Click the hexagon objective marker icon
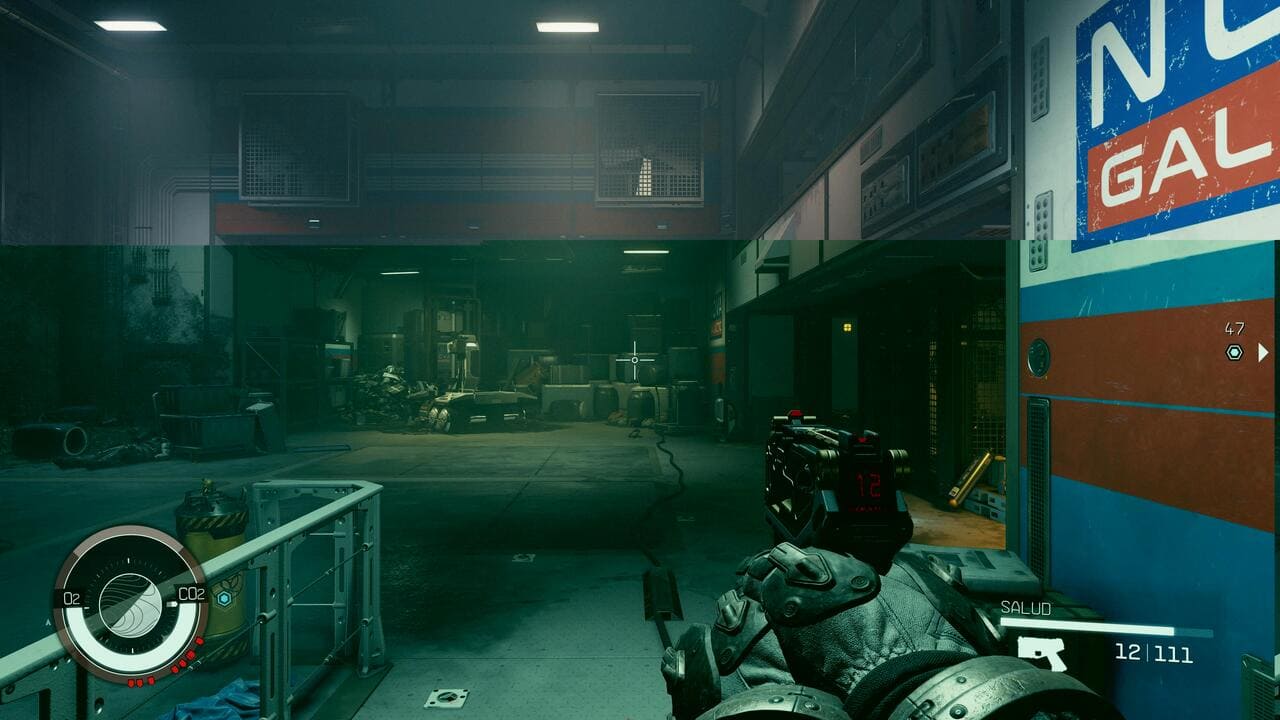Screen dimensions: 1280x720 [x=1234, y=352]
